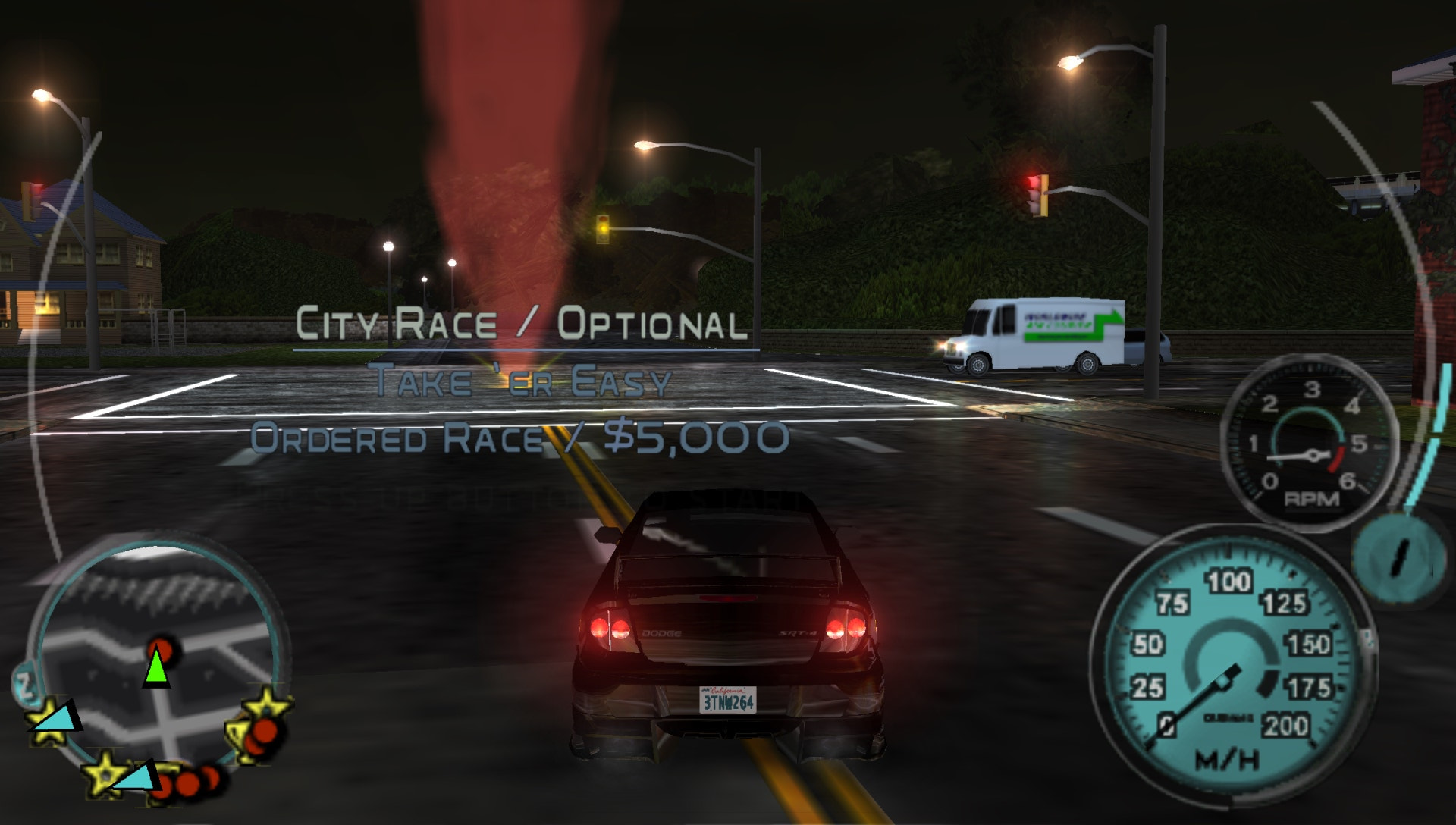Choose the 'Take 'er Easy' race entry
The width and height of the screenshot is (1456, 825).
click(x=522, y=385)
